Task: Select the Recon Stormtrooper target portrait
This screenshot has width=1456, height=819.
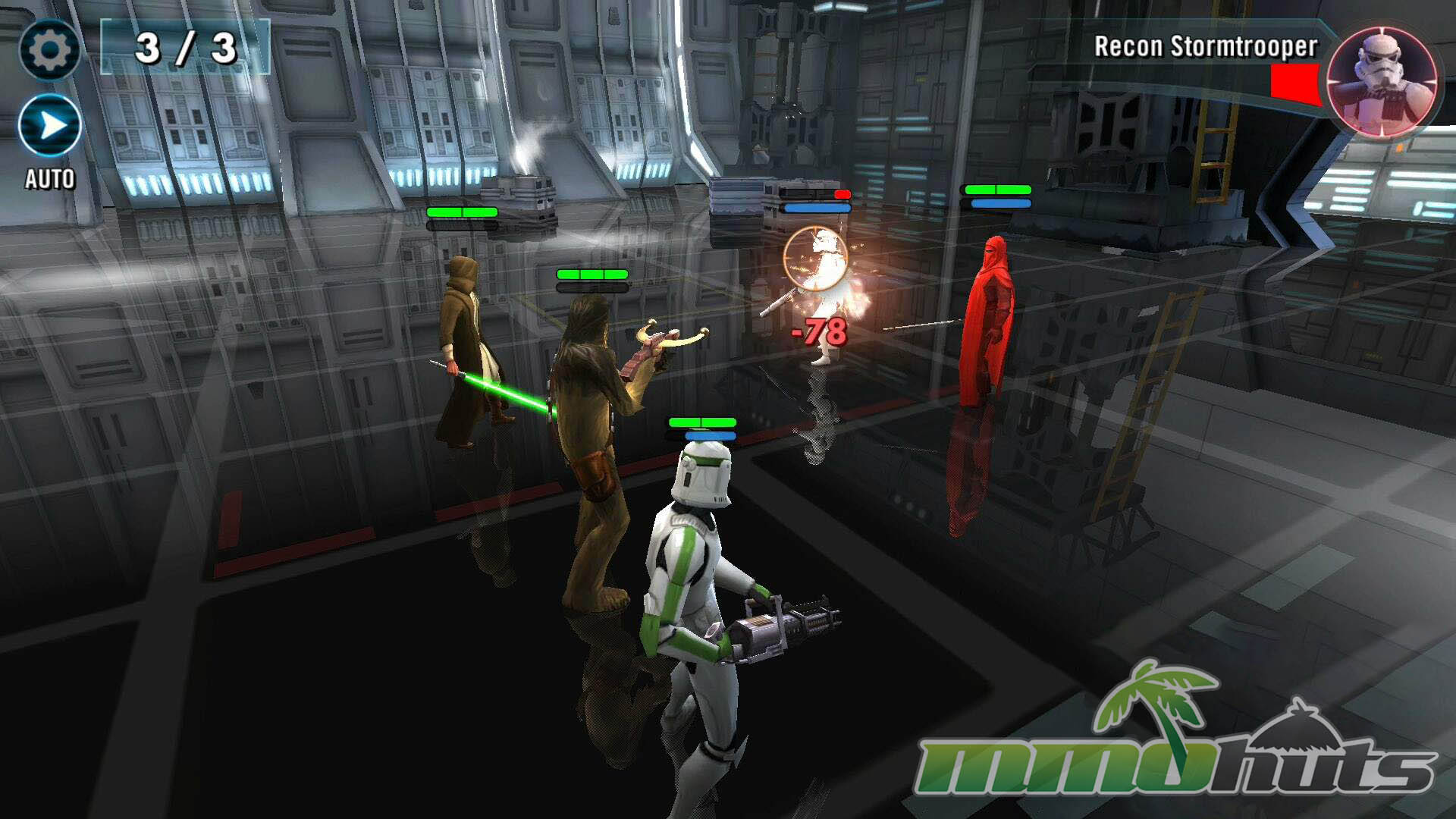Action: [1382, 82]
